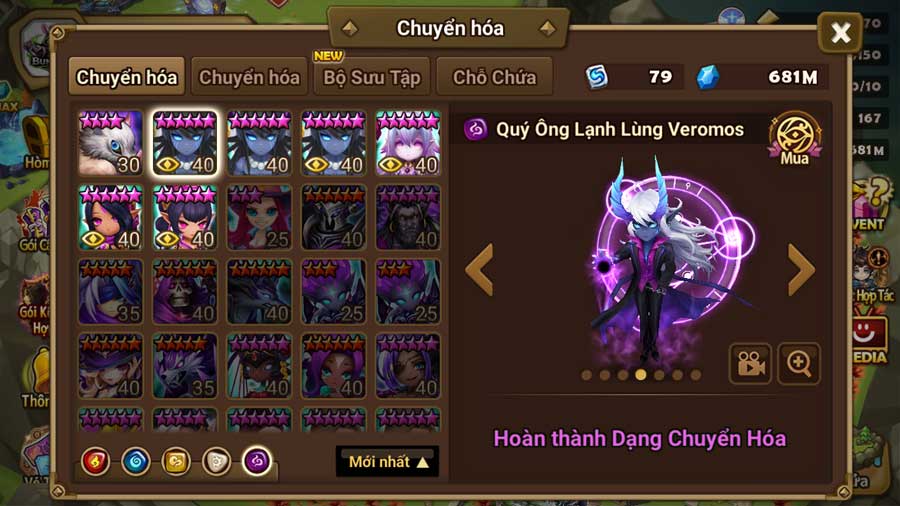This screenshot has width=900, height=506.
Task: Choose the highlighted Veromos level 40 portrait
Action: 185,143
